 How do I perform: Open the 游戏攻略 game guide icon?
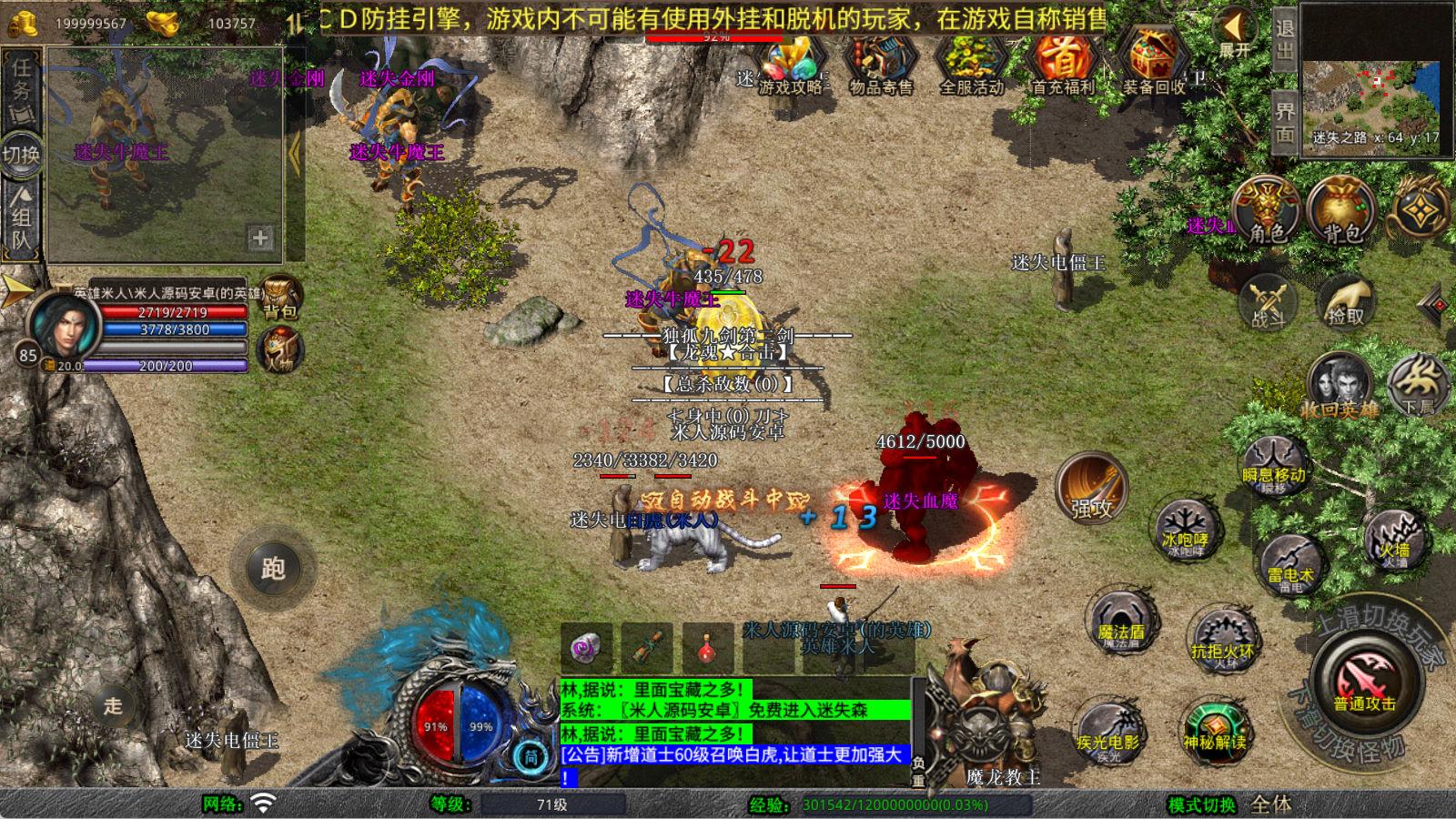tap(791, 64)
